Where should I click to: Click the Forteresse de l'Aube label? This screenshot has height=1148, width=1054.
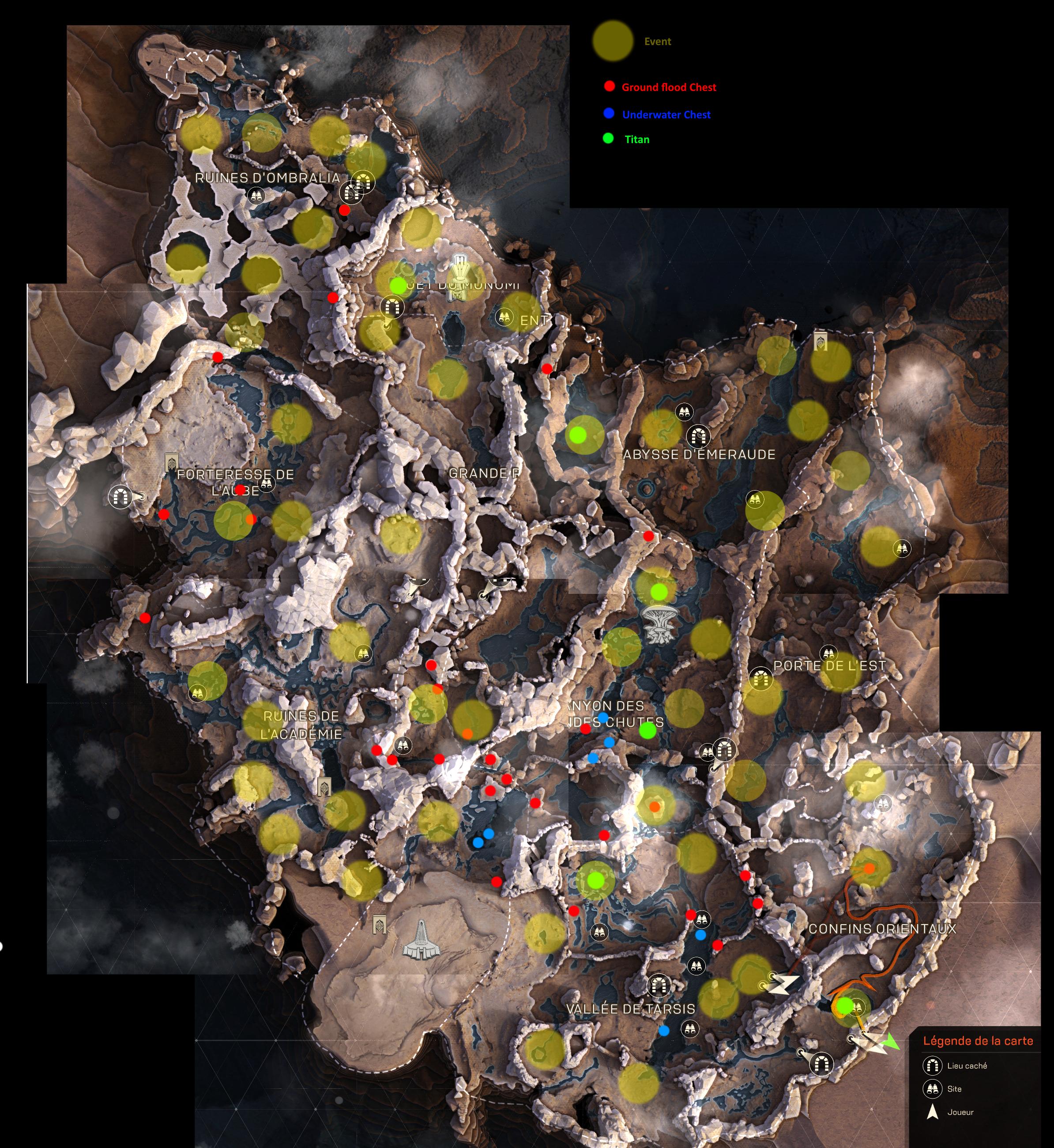(236, 482)
